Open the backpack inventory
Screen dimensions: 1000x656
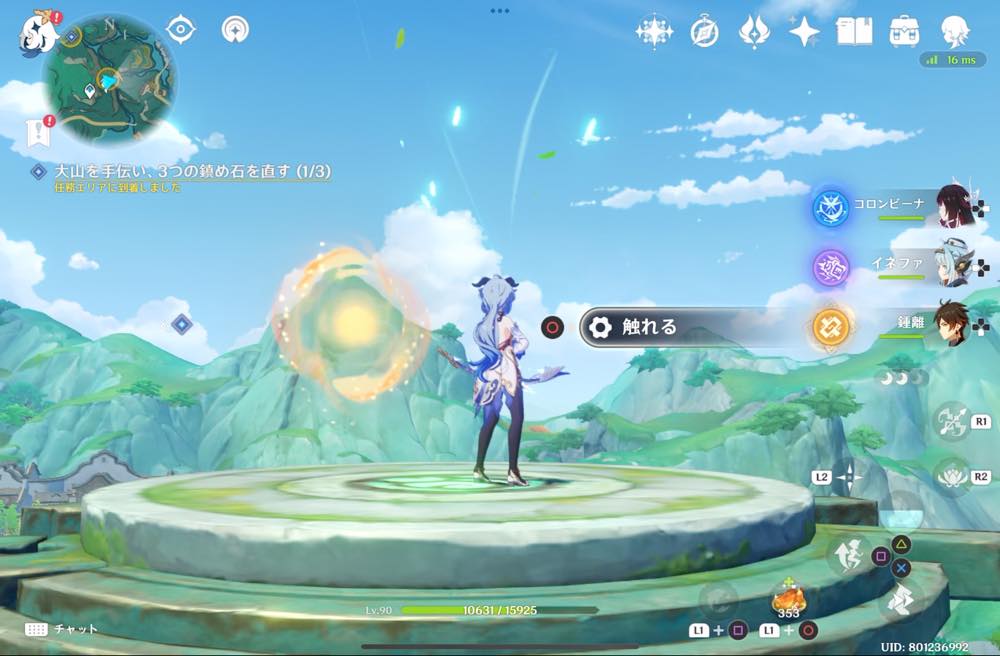[x=905, y=31]
